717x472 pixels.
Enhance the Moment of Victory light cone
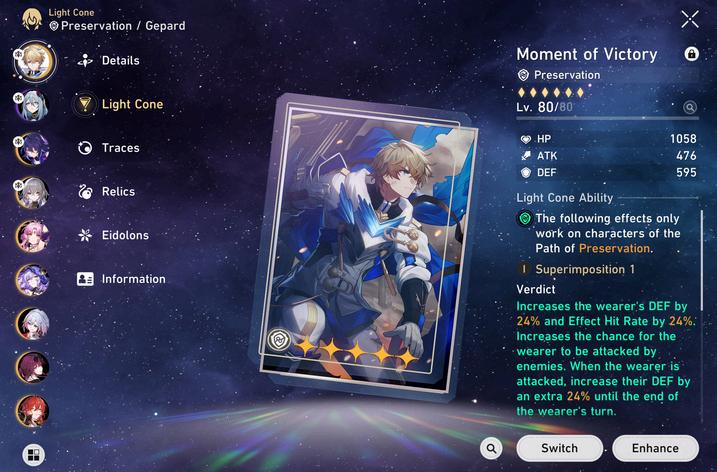[x=655, y=448]
